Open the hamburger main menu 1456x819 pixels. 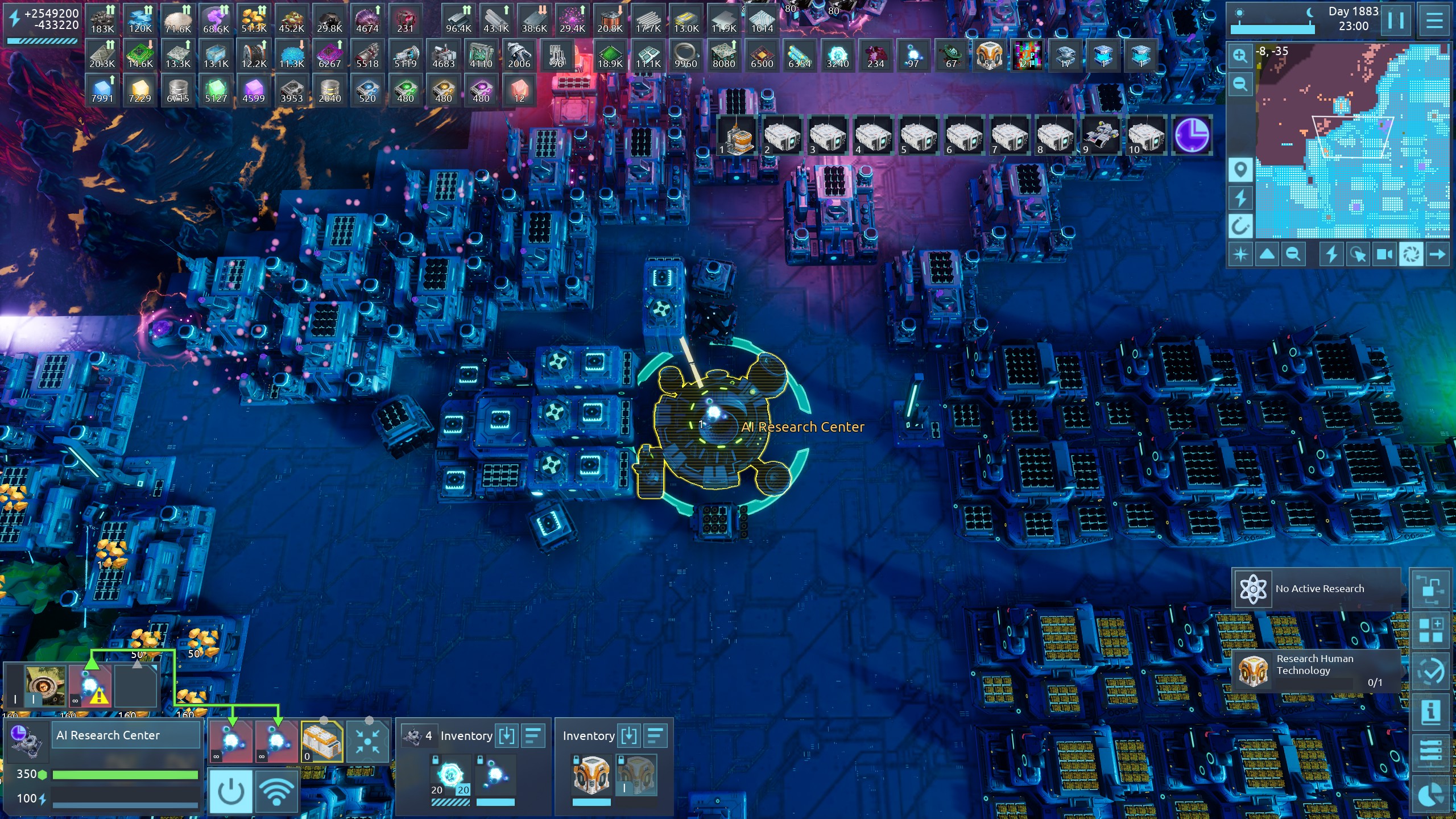tap(1434, 21)
